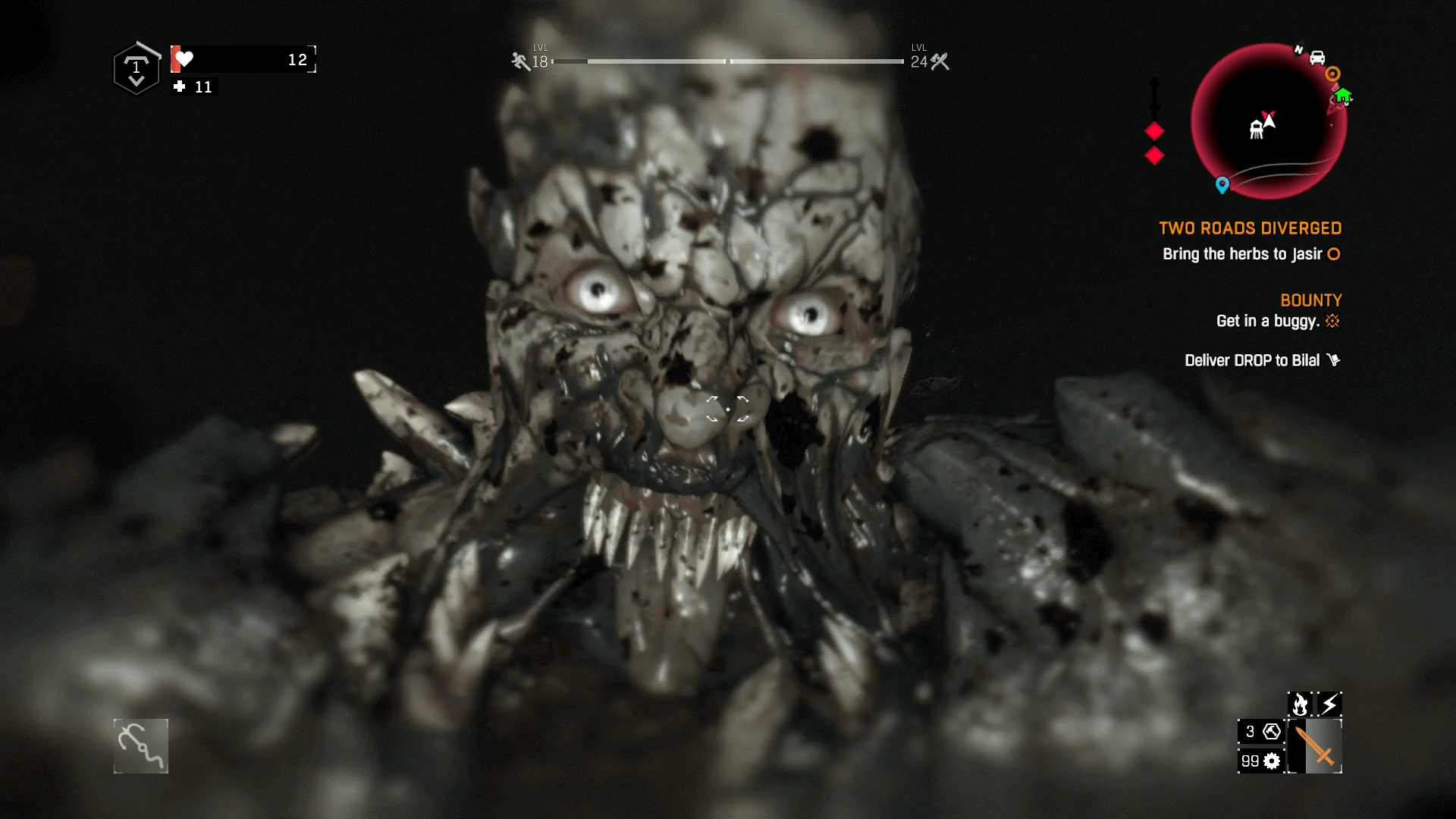This screenshot has width=1456, height=819.
Task: Toggle the bounty burst marker icon
Action: 1332,321
